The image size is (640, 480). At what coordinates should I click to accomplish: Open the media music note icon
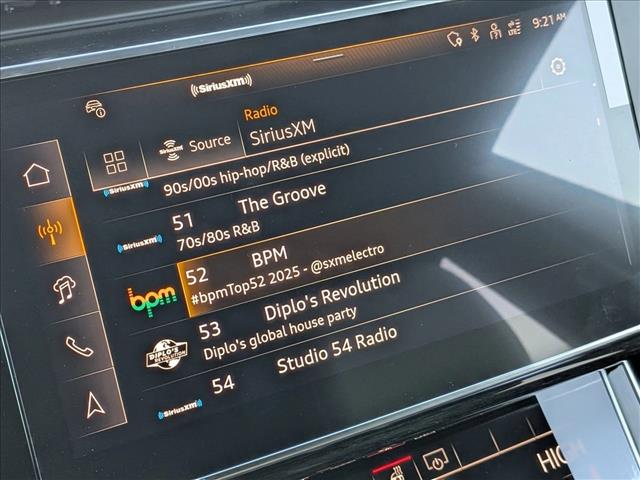click(x=65, y=290)
